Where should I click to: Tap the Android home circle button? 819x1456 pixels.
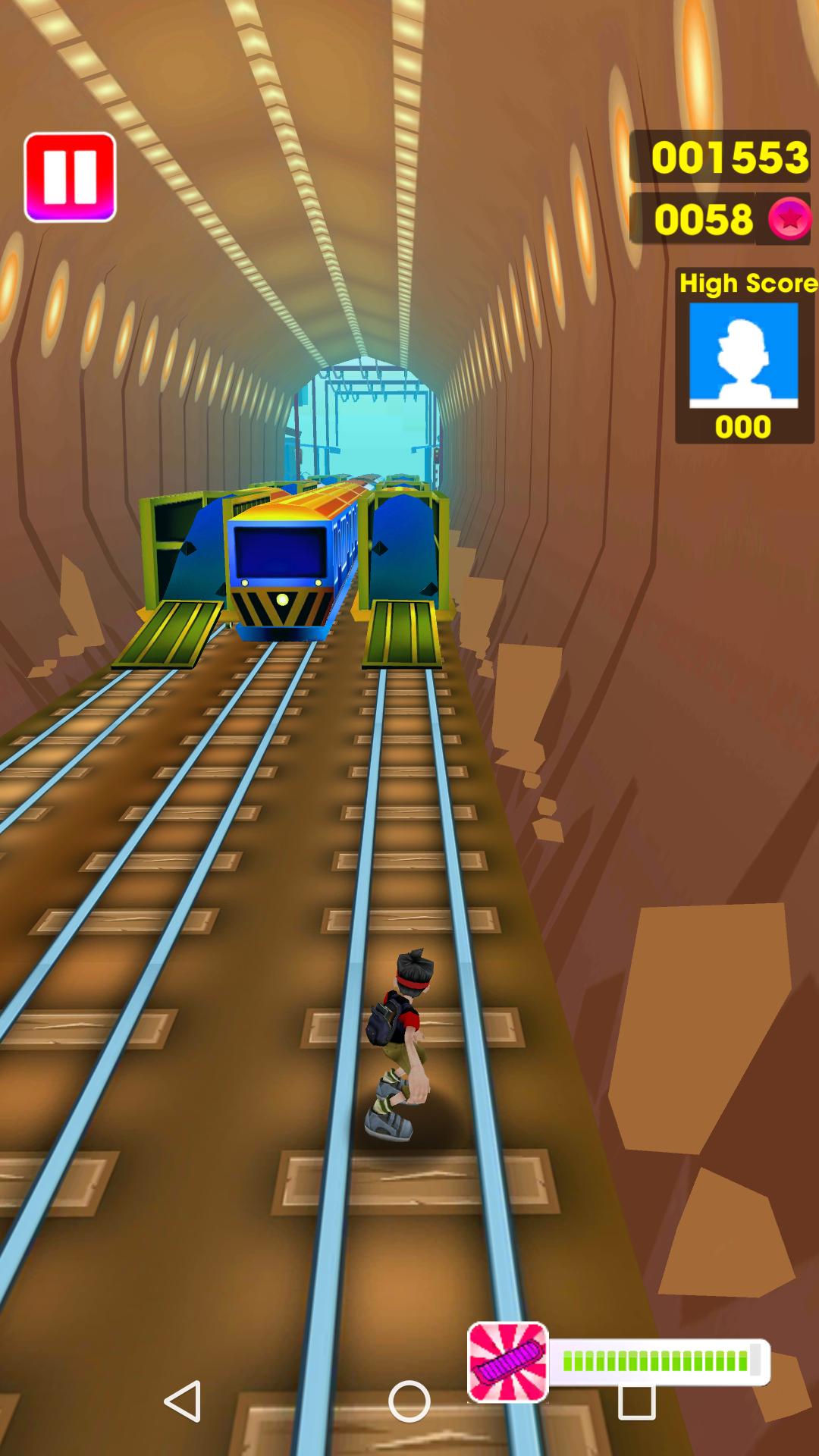click(409, 1401)
